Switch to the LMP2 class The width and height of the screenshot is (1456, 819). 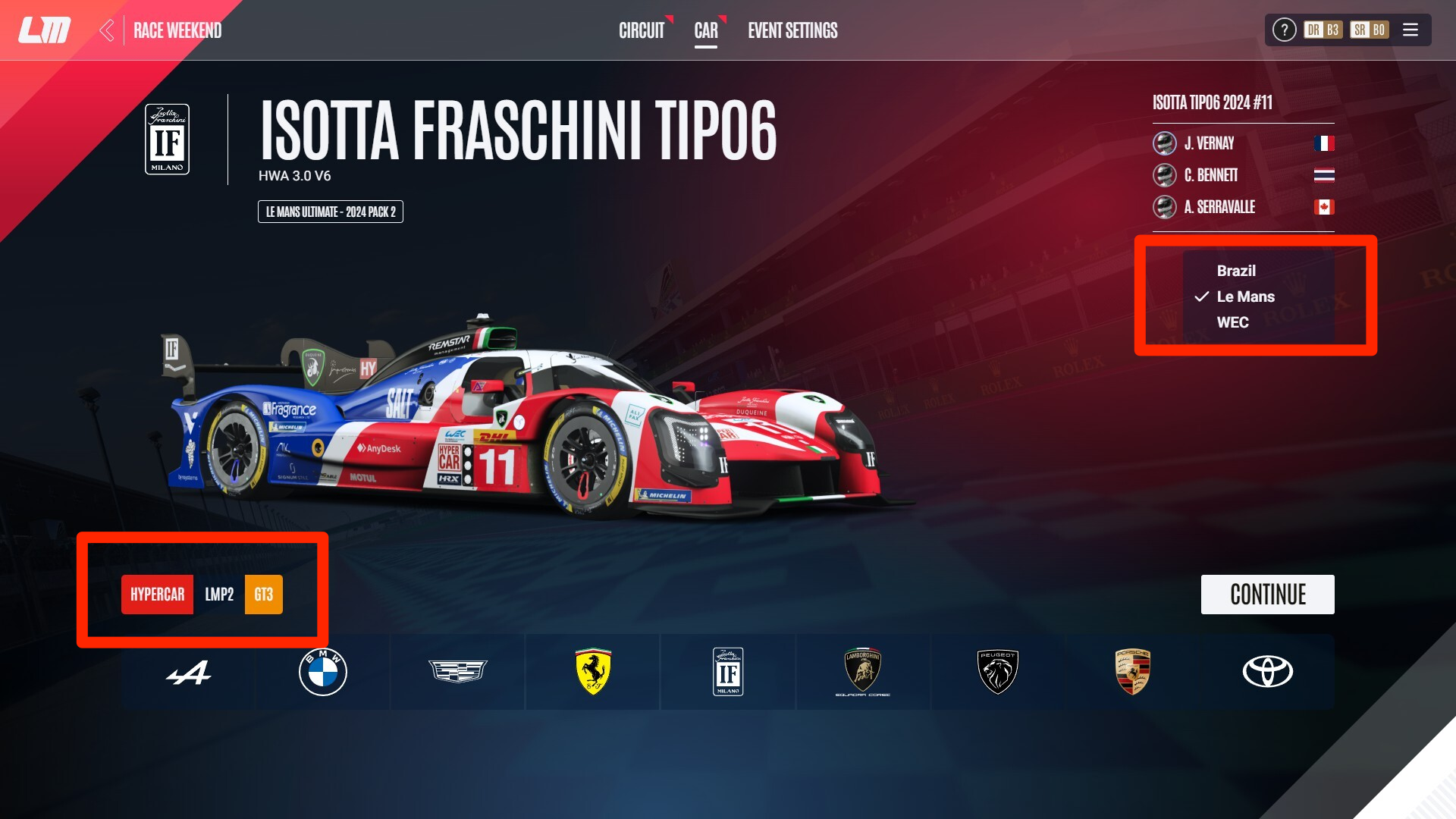tap(219, 595)
